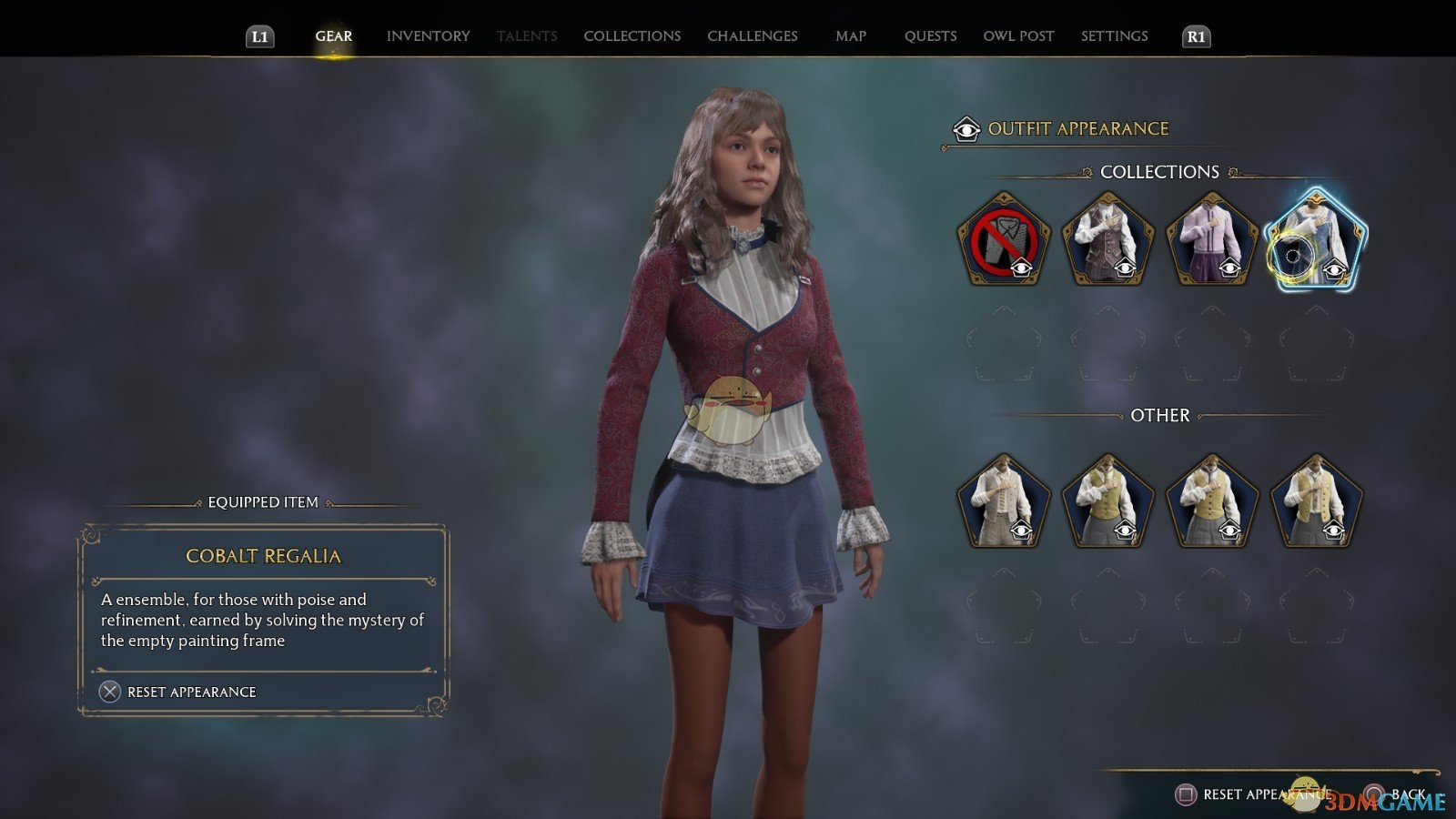The height and width of the screenshot is (819, 1456).
Task: Select the grey-brown vest outfit appearance
Action: (x=1107, y=240)
